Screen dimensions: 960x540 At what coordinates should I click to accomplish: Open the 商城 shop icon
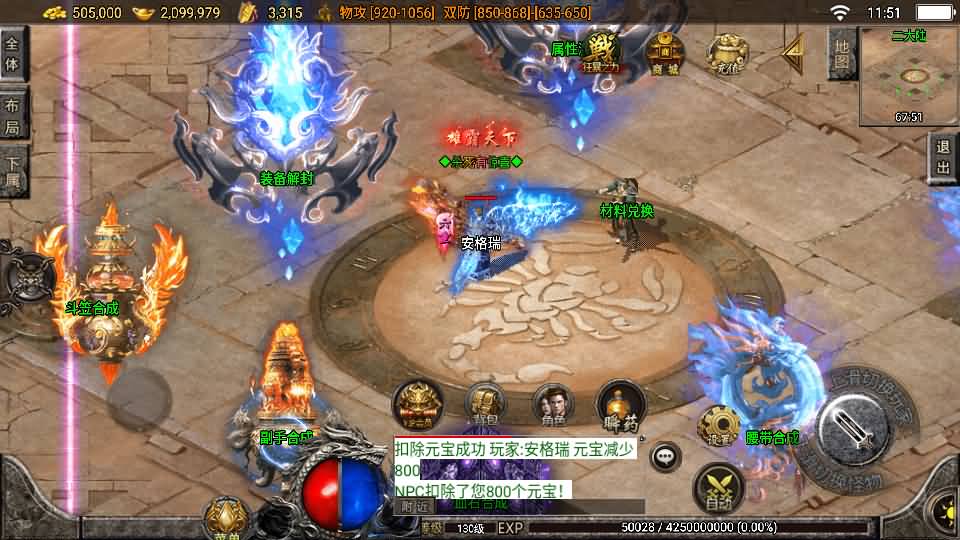pyautogui.click(x=662, y=51)
